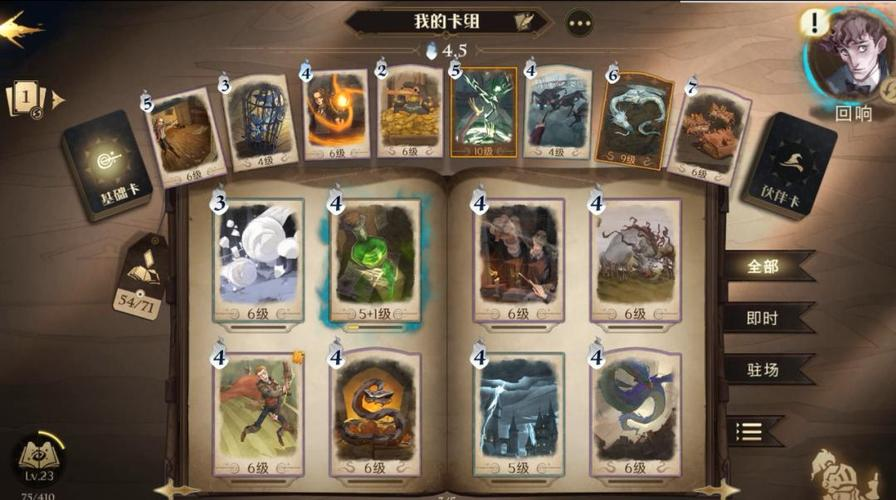Pick the birdcage card in the deck
Image resolution: width=896 pixels, height=500 pixels.
pos(260,119)
